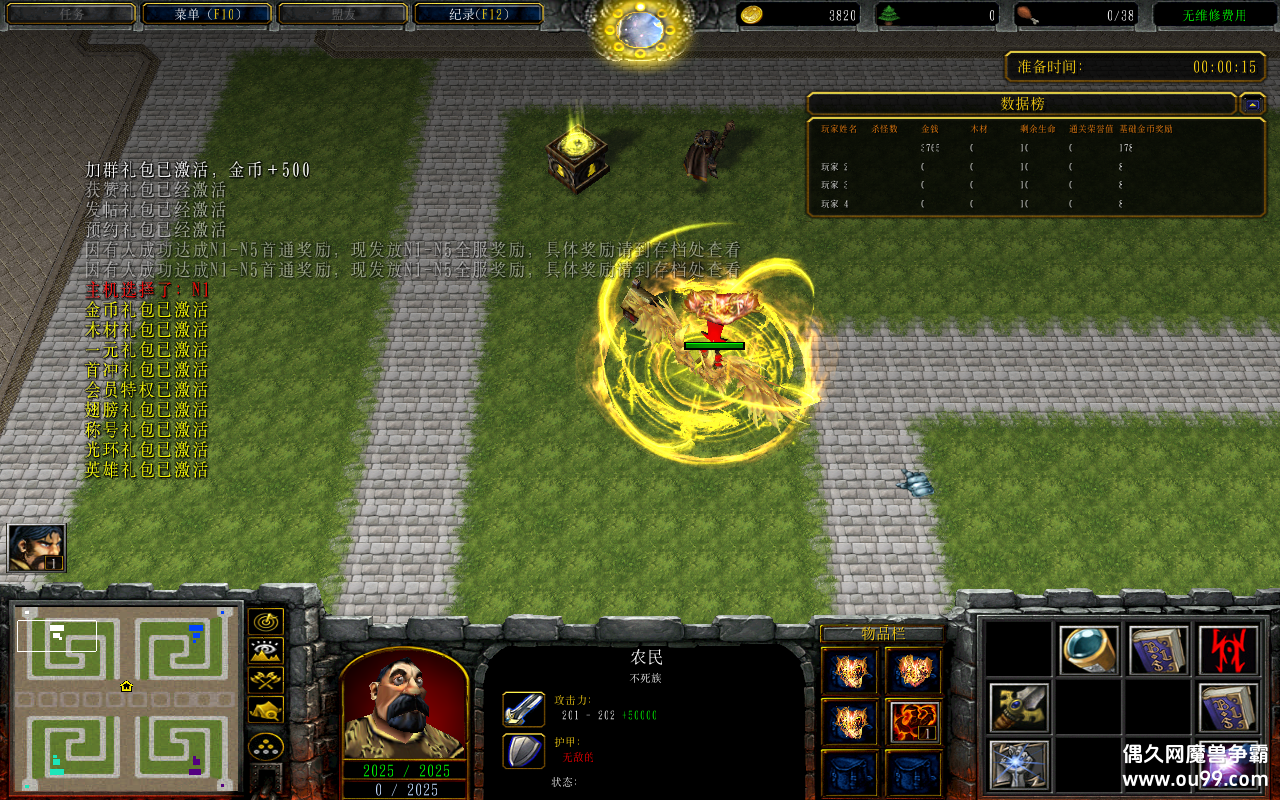
Task: Toggle formation movement button
Action: click(x=266, y=746)
